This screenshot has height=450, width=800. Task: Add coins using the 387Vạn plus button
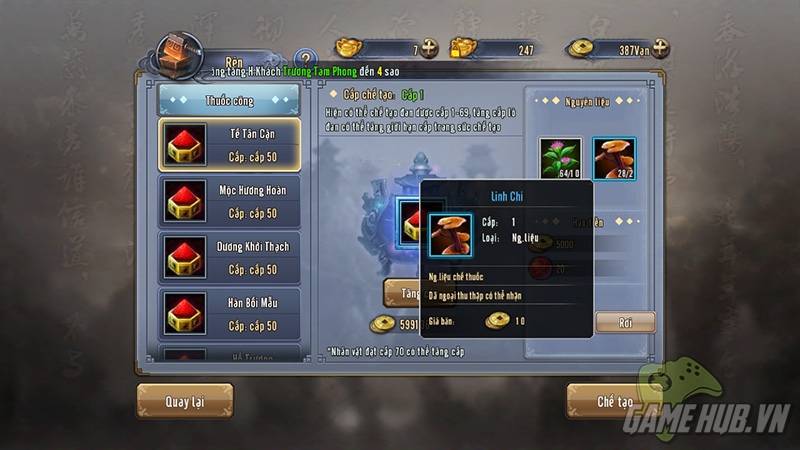point(659,48)
